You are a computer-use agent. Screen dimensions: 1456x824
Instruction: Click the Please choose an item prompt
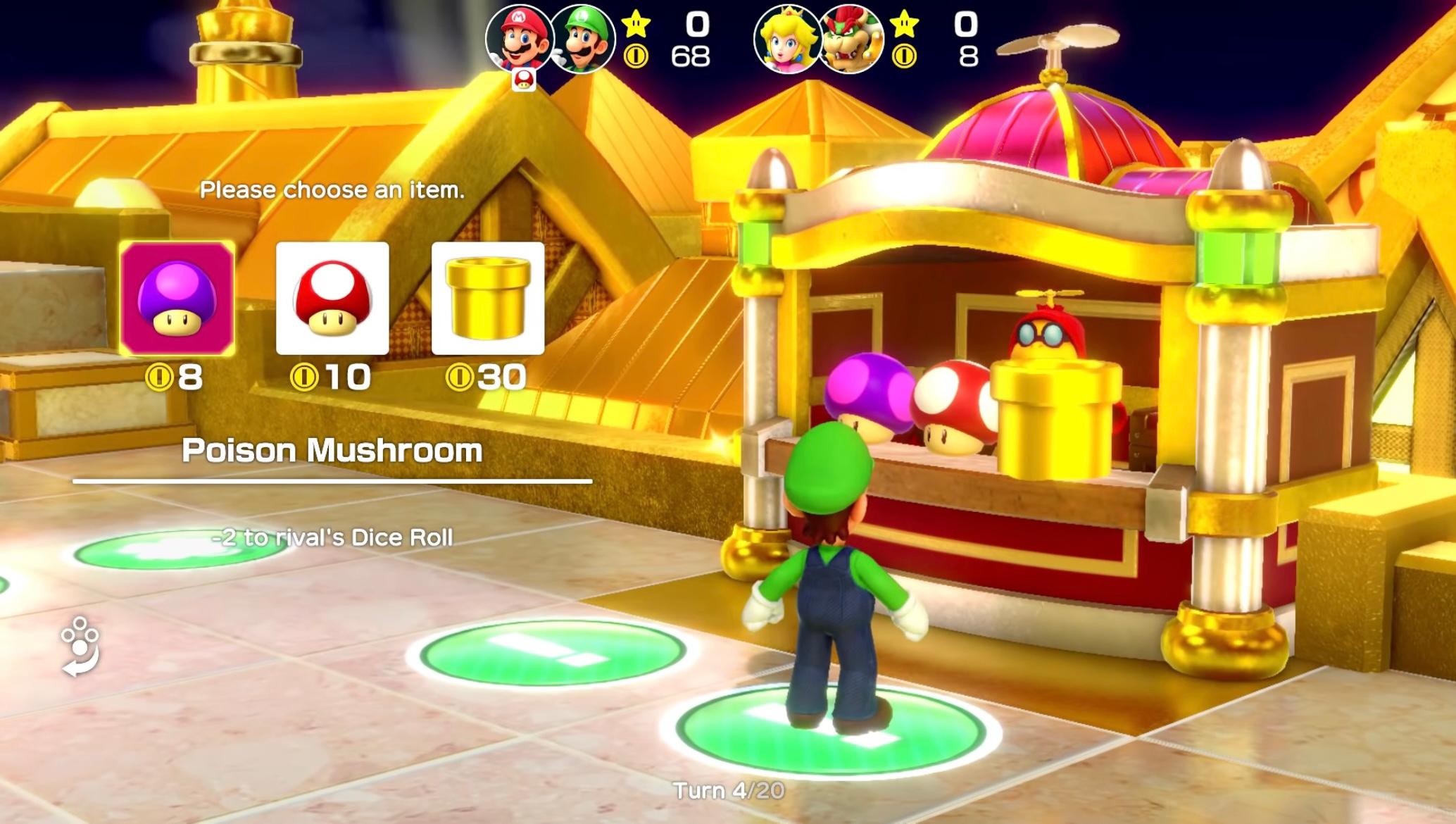(332, 189)
